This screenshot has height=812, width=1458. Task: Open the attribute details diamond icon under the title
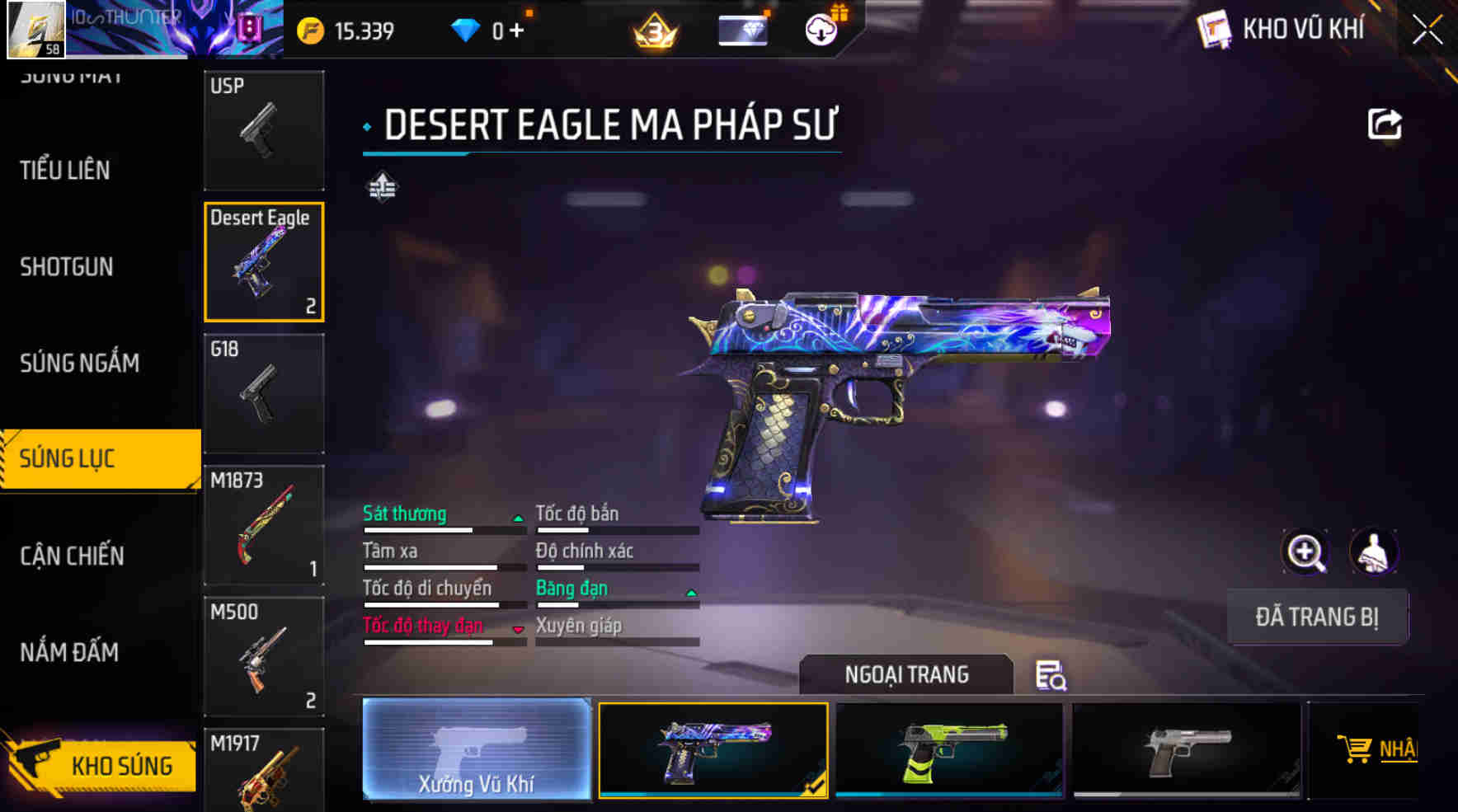(x=382, y=186)
